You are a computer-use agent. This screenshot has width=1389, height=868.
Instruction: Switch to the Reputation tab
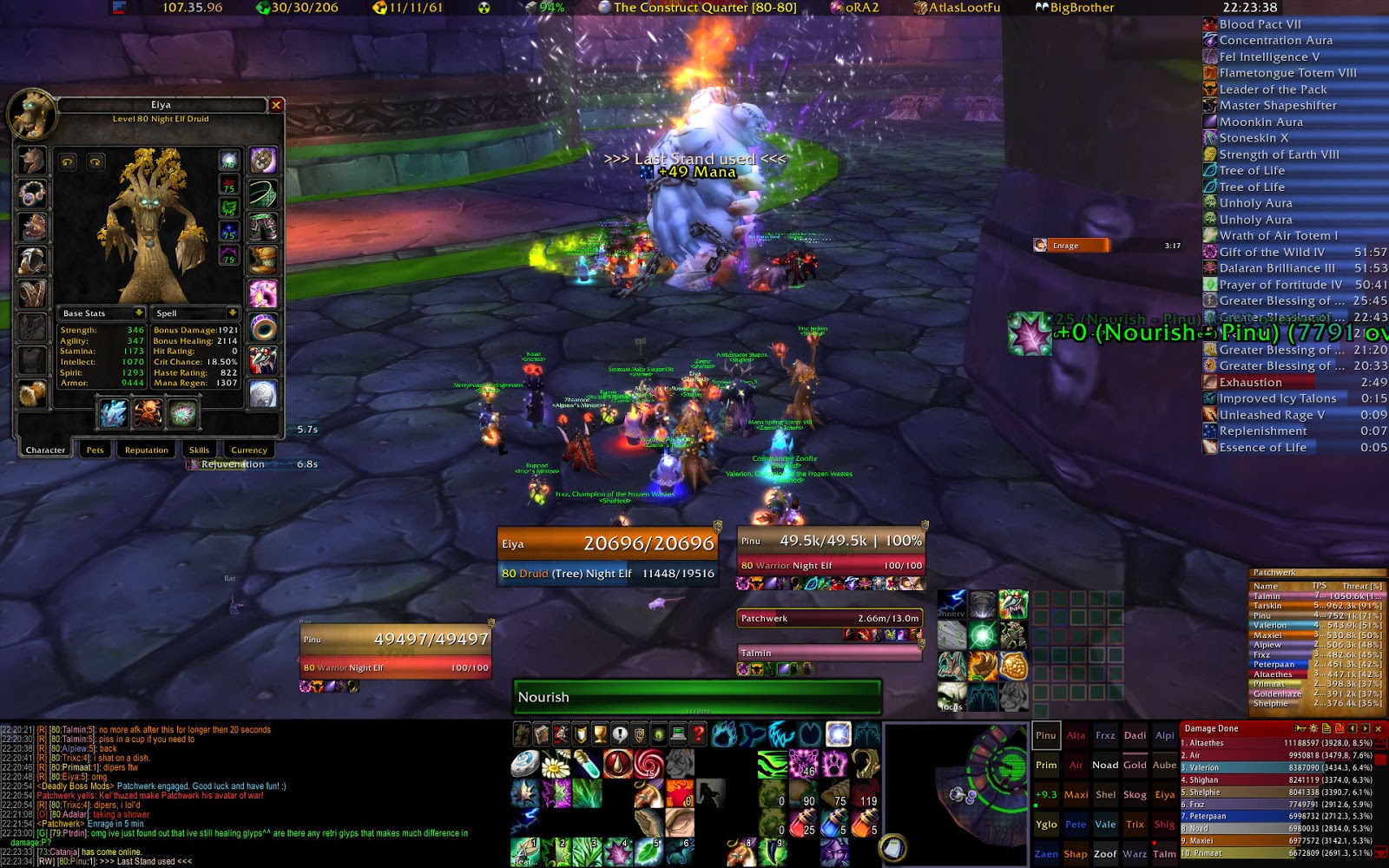click(144, 449)
